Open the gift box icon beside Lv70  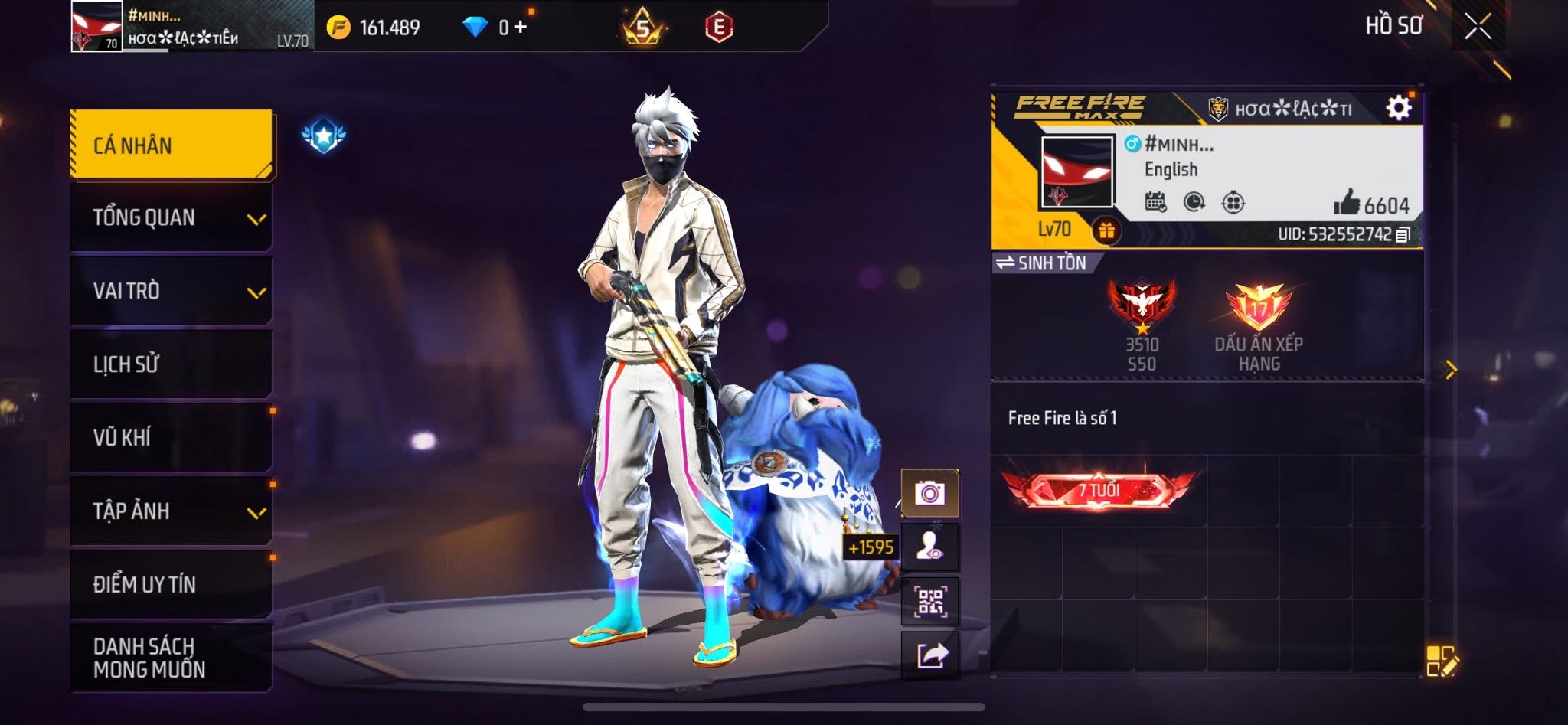1106,230
